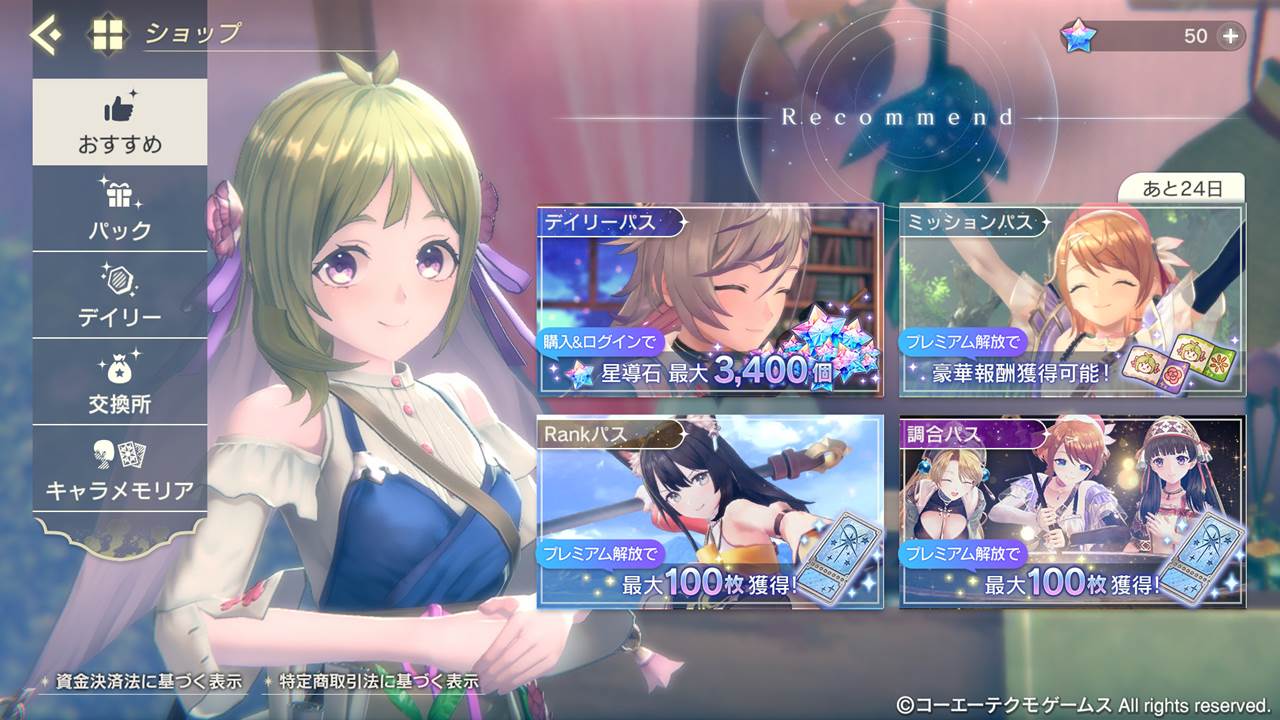
Task: Open the デイリー shop category
Action: point(120,296)
